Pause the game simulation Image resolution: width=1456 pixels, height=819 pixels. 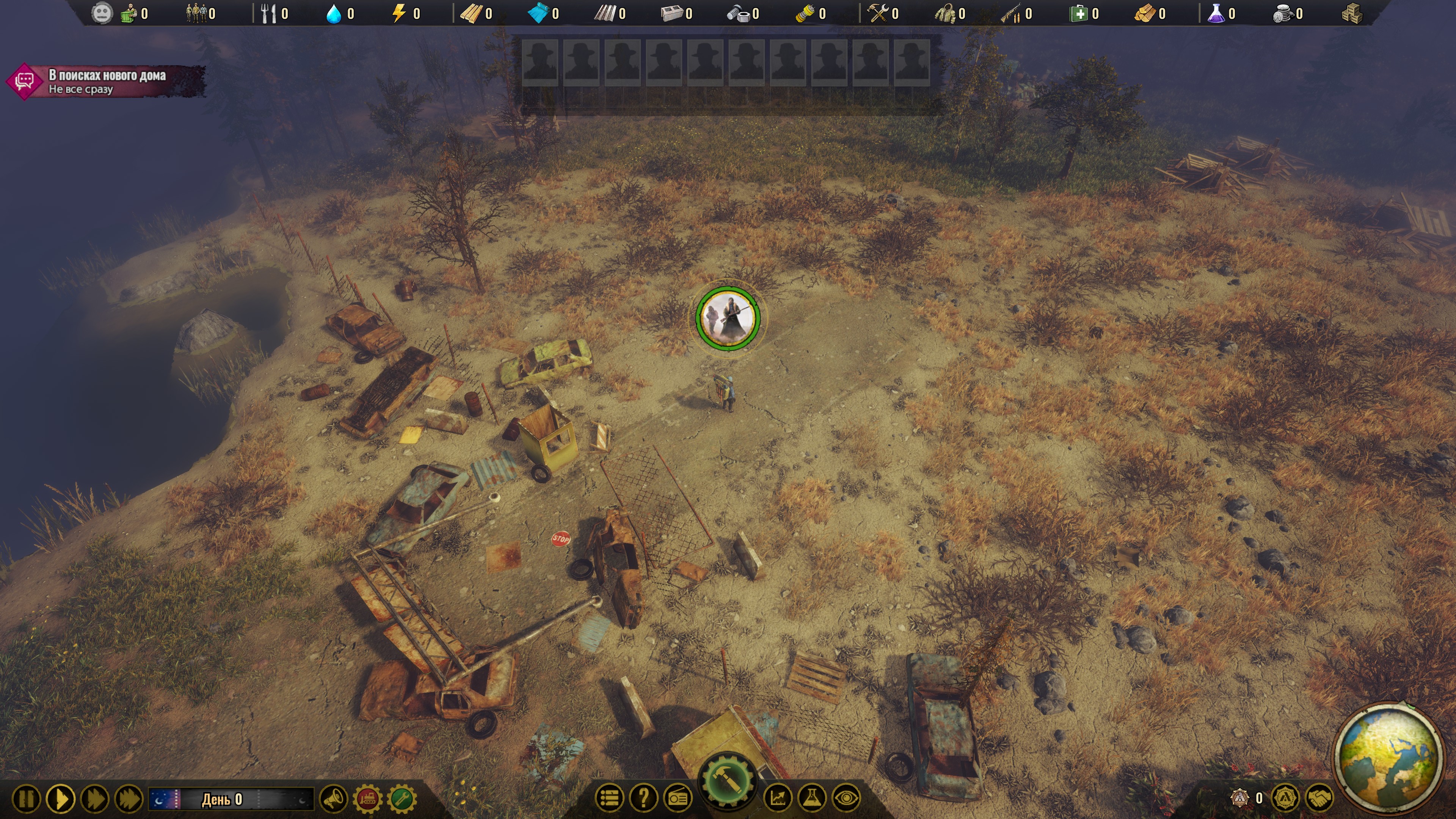coord(26,799)
